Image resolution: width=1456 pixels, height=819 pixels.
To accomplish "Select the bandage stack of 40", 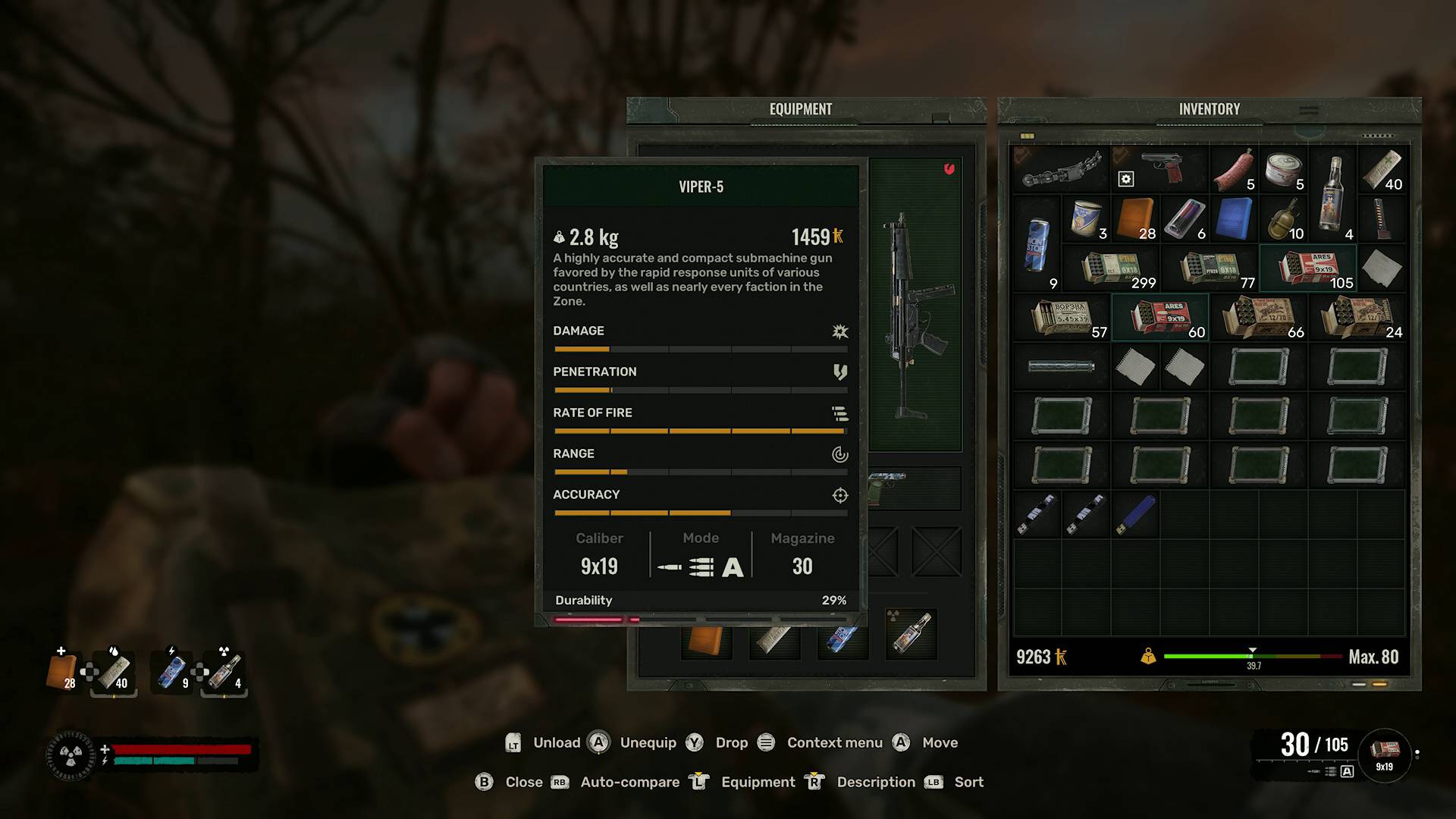I will [1382, 170].
